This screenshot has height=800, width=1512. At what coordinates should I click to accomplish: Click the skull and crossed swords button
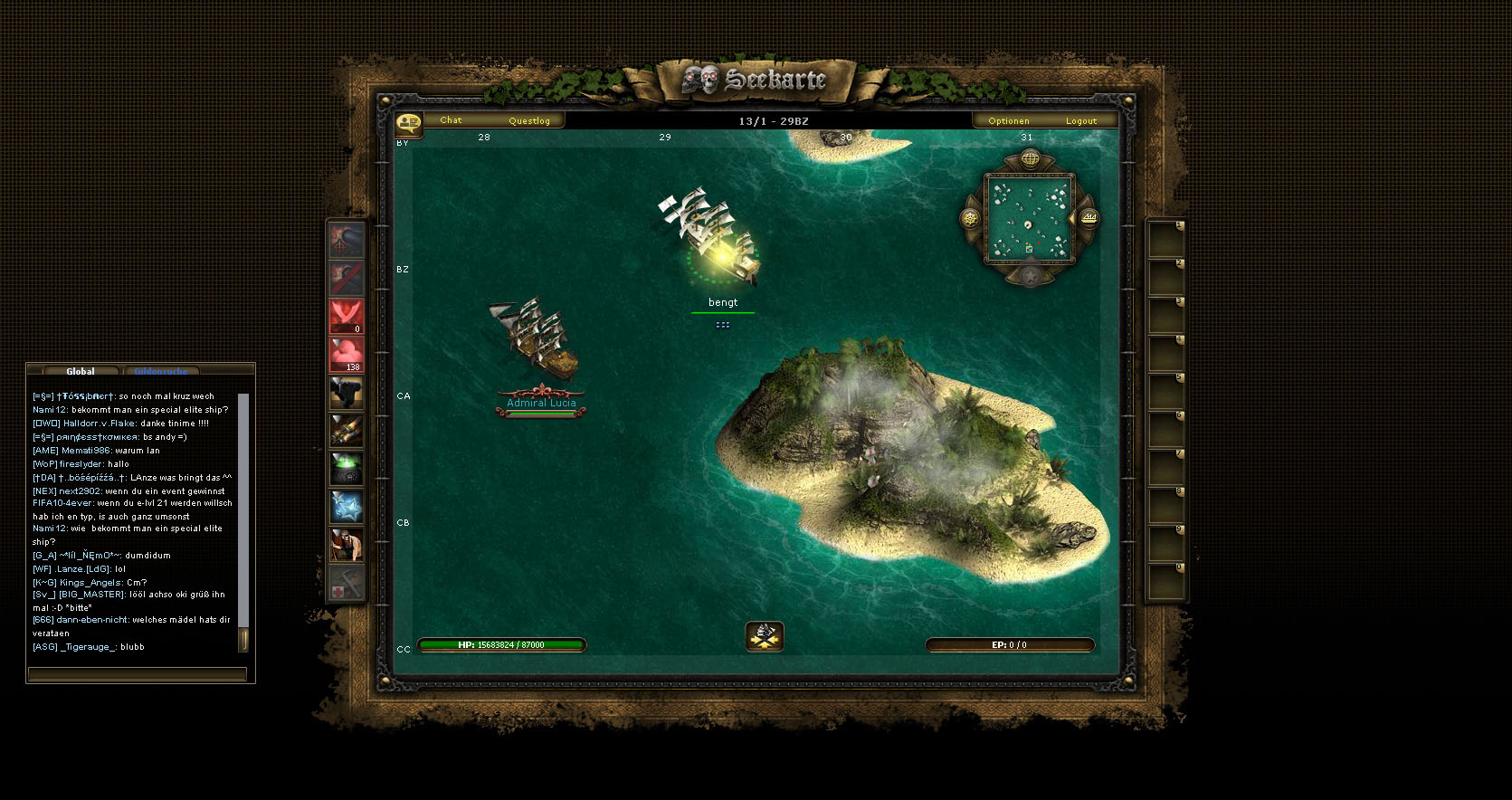click(765, 636)
